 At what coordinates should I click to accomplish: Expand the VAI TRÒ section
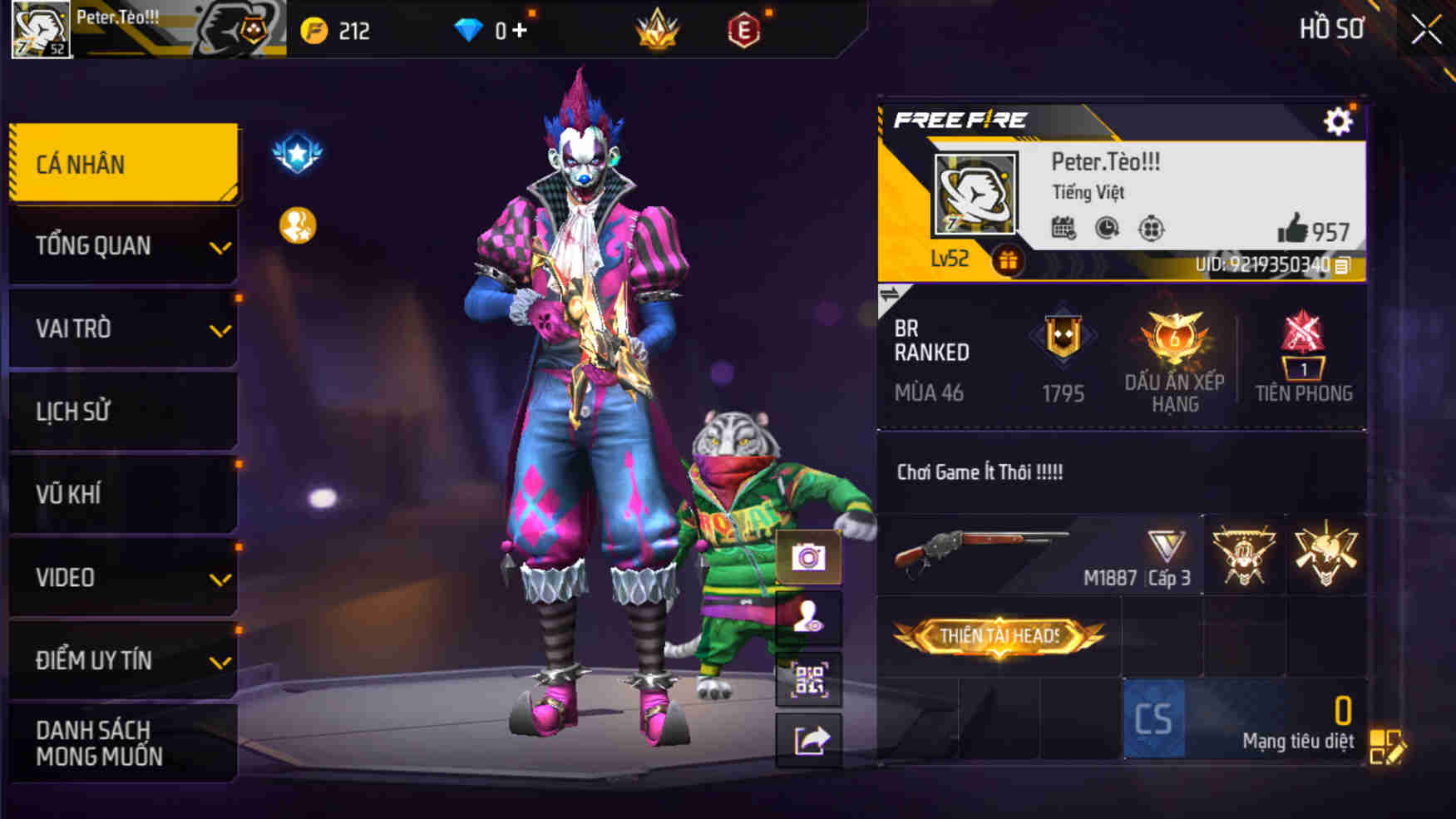pos(121,328)
